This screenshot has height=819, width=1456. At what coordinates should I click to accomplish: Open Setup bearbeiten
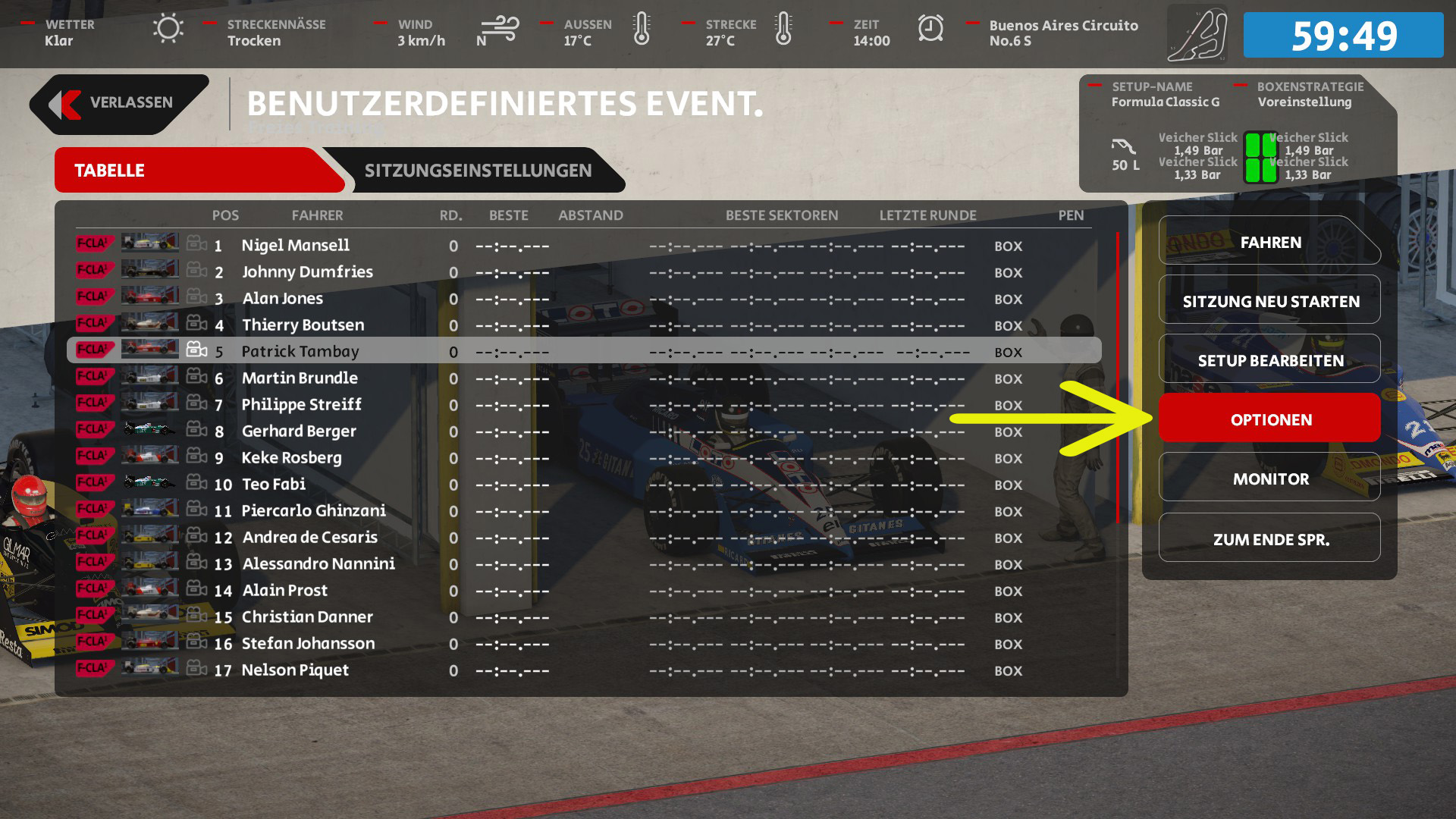click(x=1269, y=361)
